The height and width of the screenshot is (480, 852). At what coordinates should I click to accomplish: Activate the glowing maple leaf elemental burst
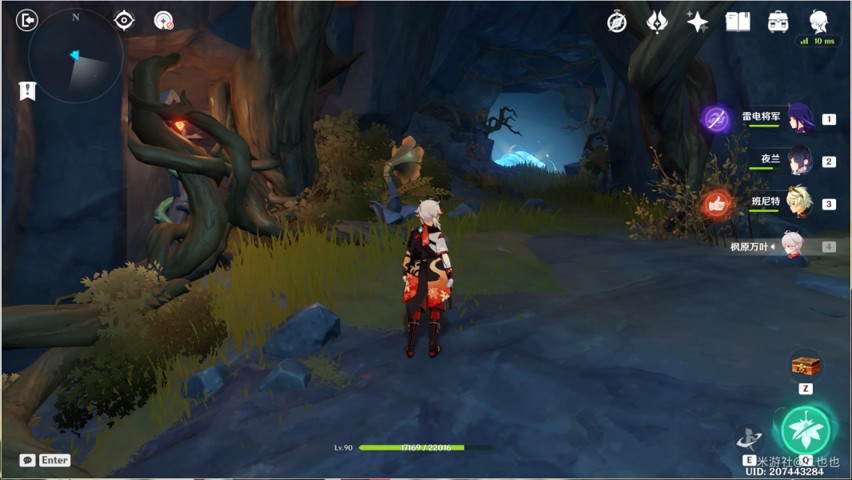(805, 430)
